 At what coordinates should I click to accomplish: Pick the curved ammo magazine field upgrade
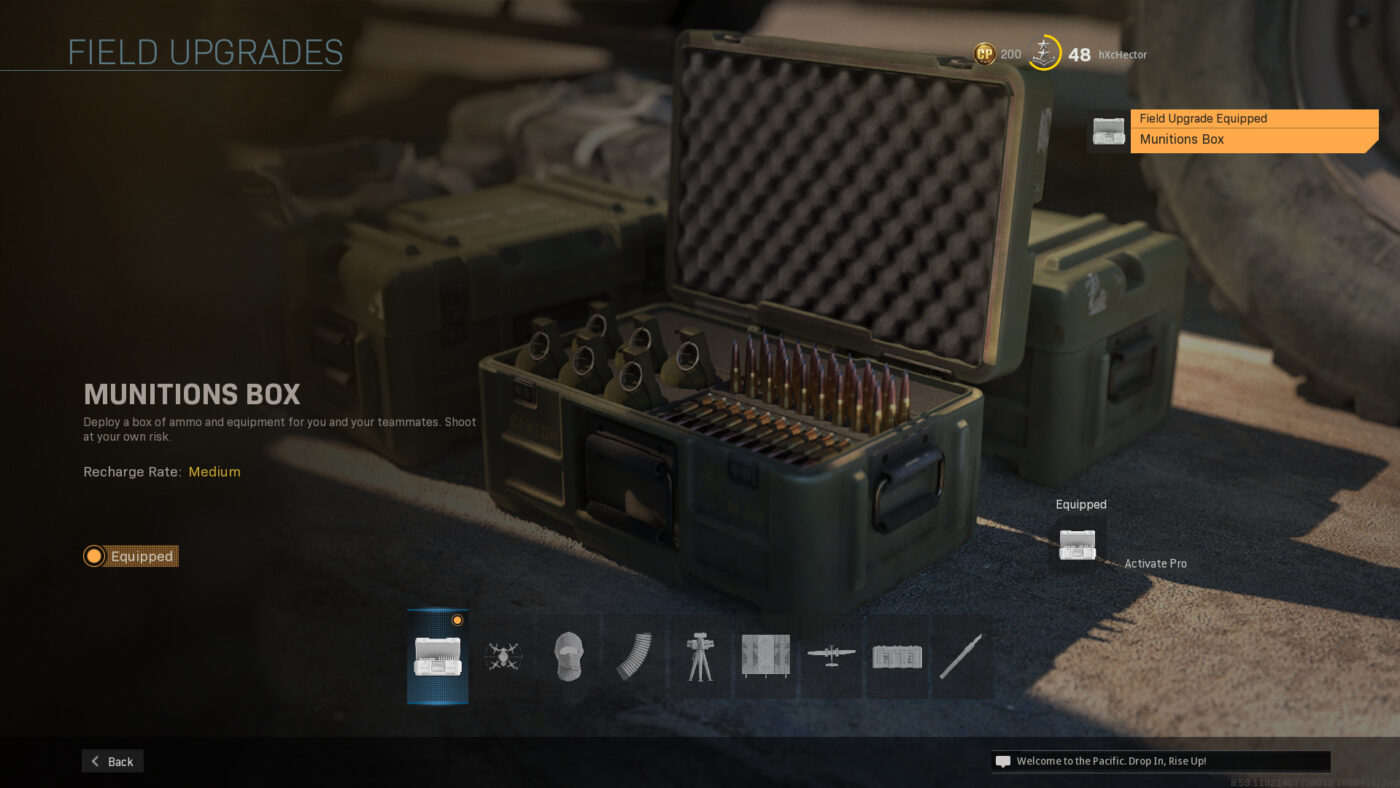pos(633,657)
